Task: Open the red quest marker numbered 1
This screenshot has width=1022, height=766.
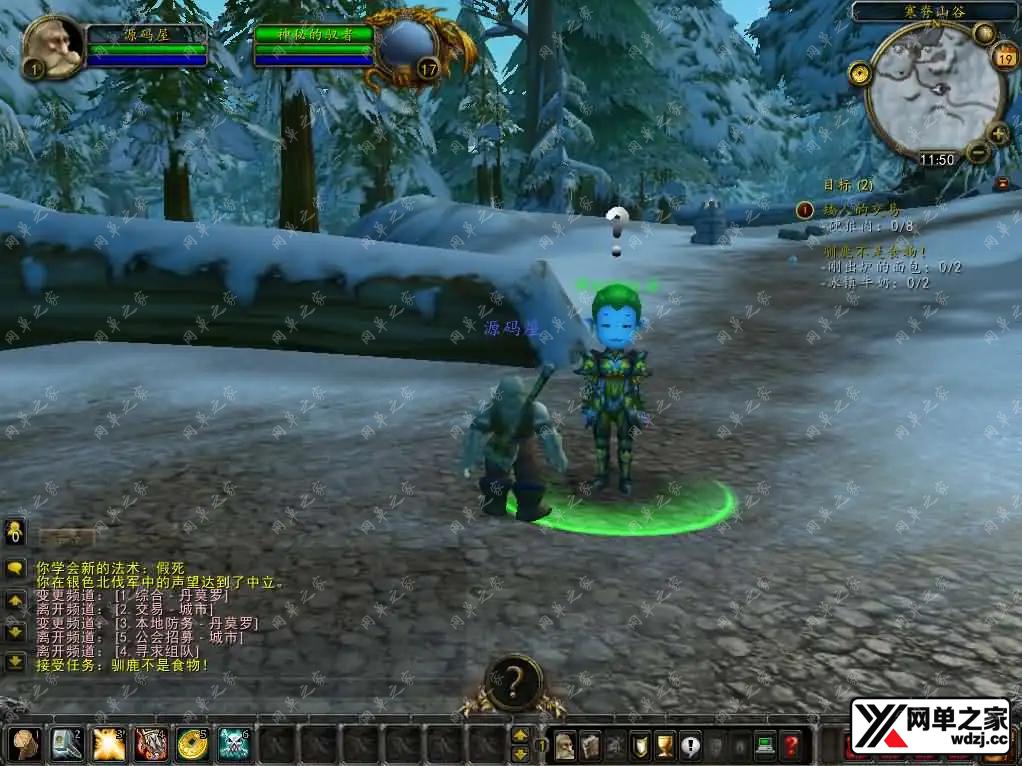Action: (x=805, y=210)
